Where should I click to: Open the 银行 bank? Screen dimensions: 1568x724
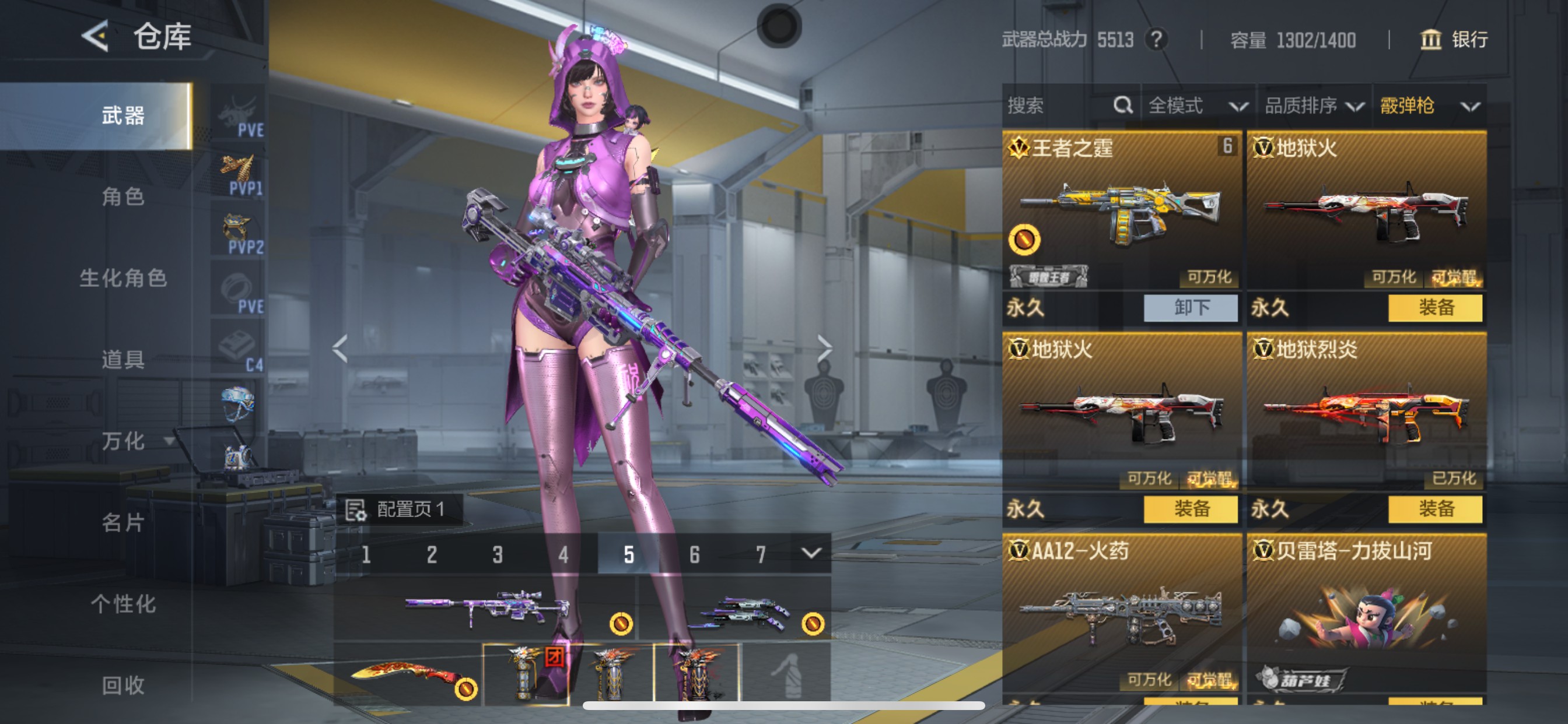click(1454, 40)
